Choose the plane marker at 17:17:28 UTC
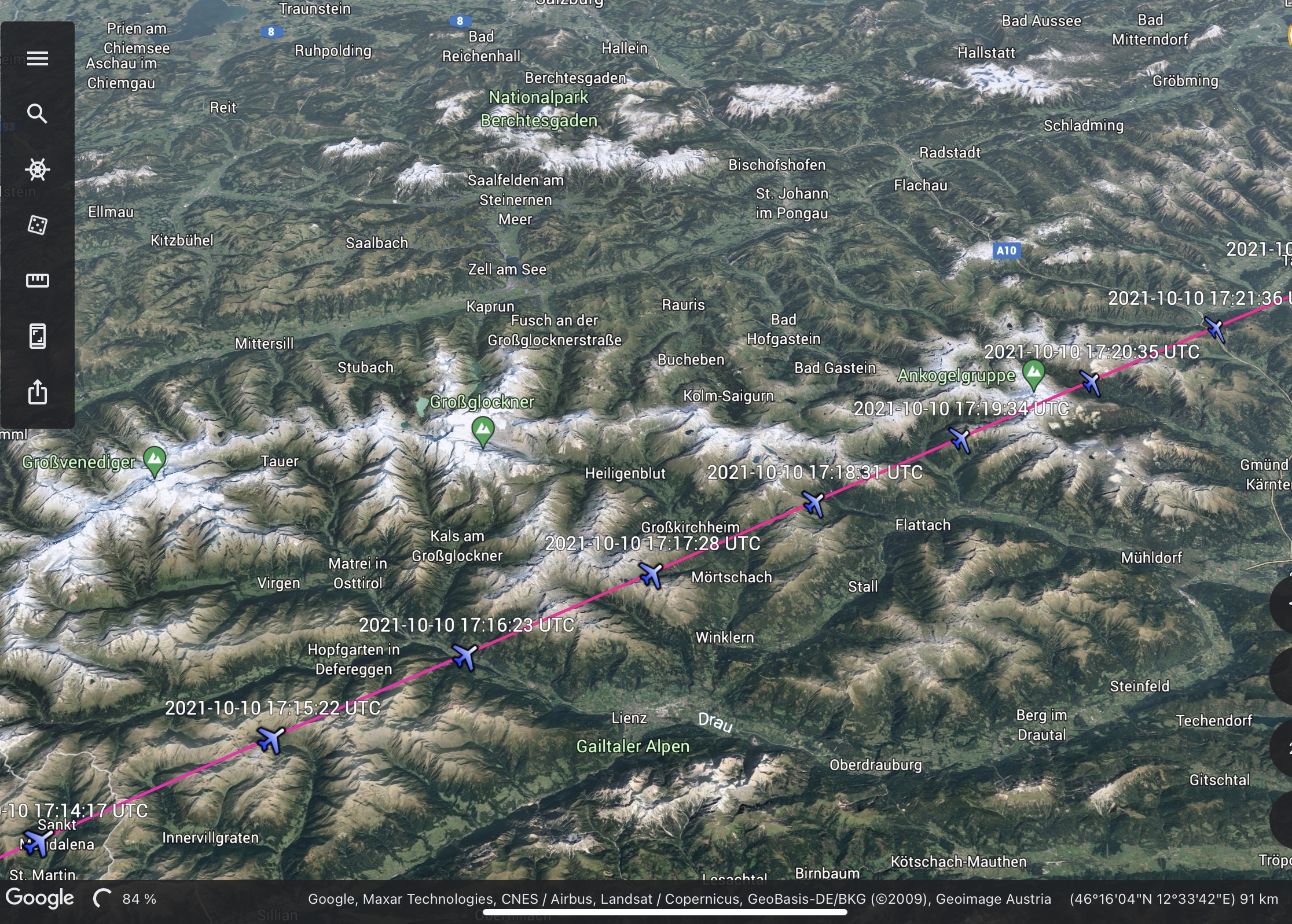 (x=651, y=575)
